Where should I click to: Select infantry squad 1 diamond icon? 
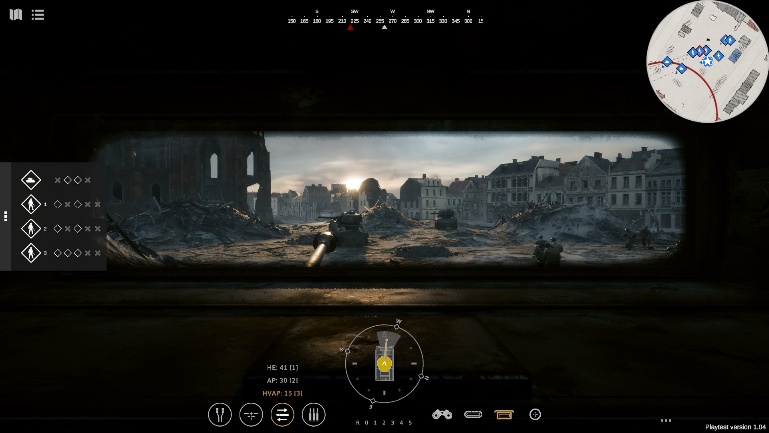pos(31,204)
